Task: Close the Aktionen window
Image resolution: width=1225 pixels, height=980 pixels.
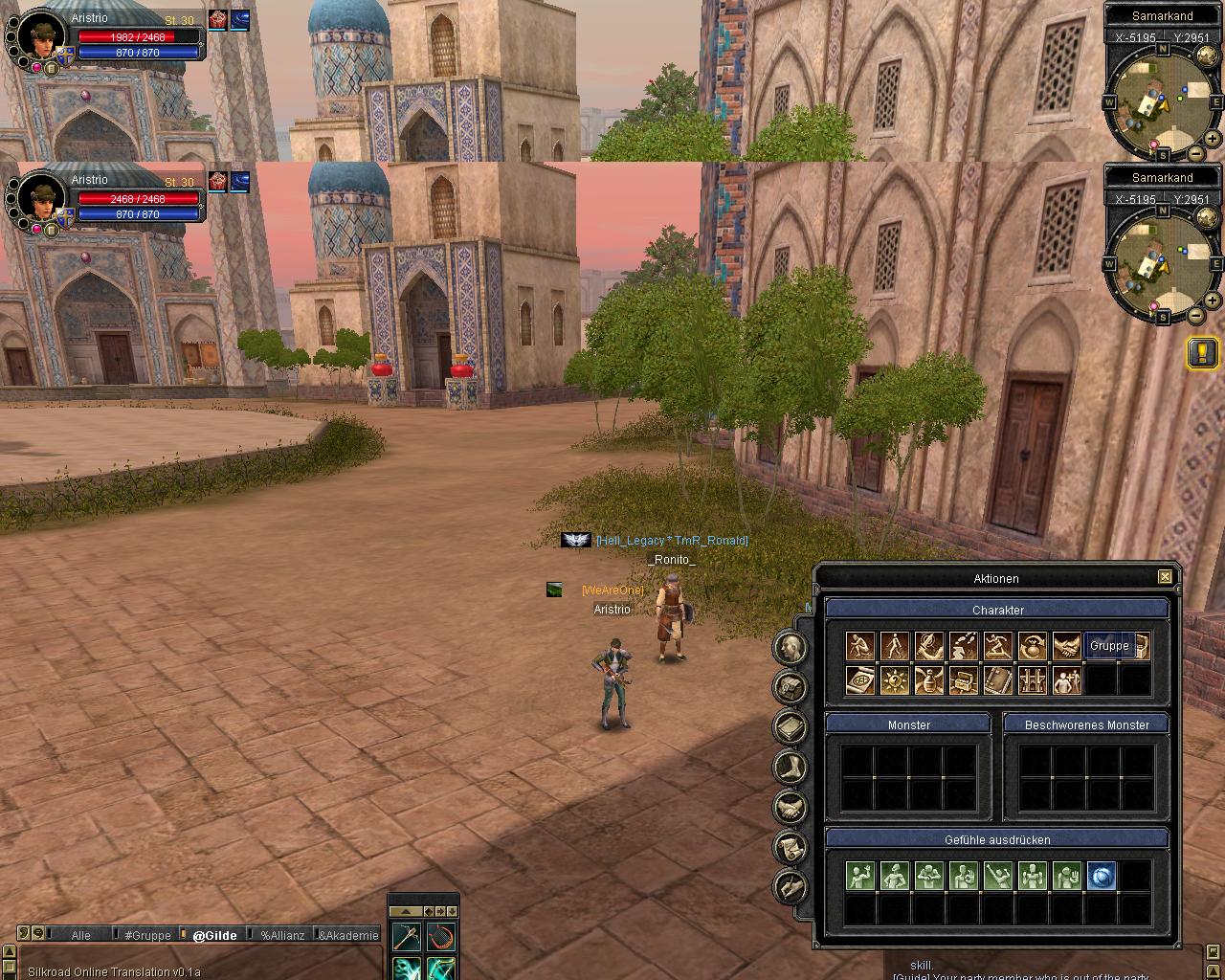Action: pos(1165,577)
